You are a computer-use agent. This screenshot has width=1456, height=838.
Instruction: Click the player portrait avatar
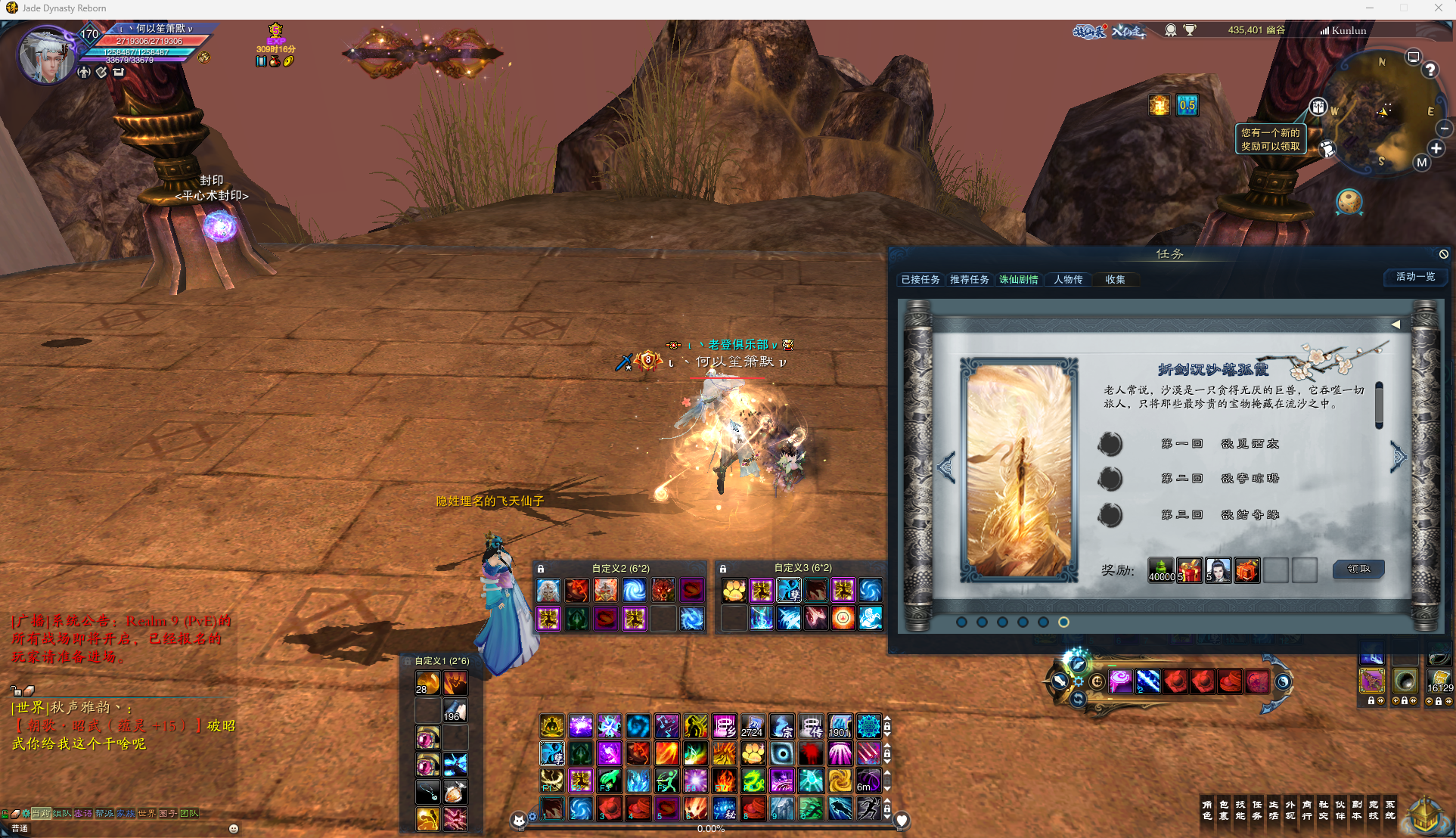[47, 55]
